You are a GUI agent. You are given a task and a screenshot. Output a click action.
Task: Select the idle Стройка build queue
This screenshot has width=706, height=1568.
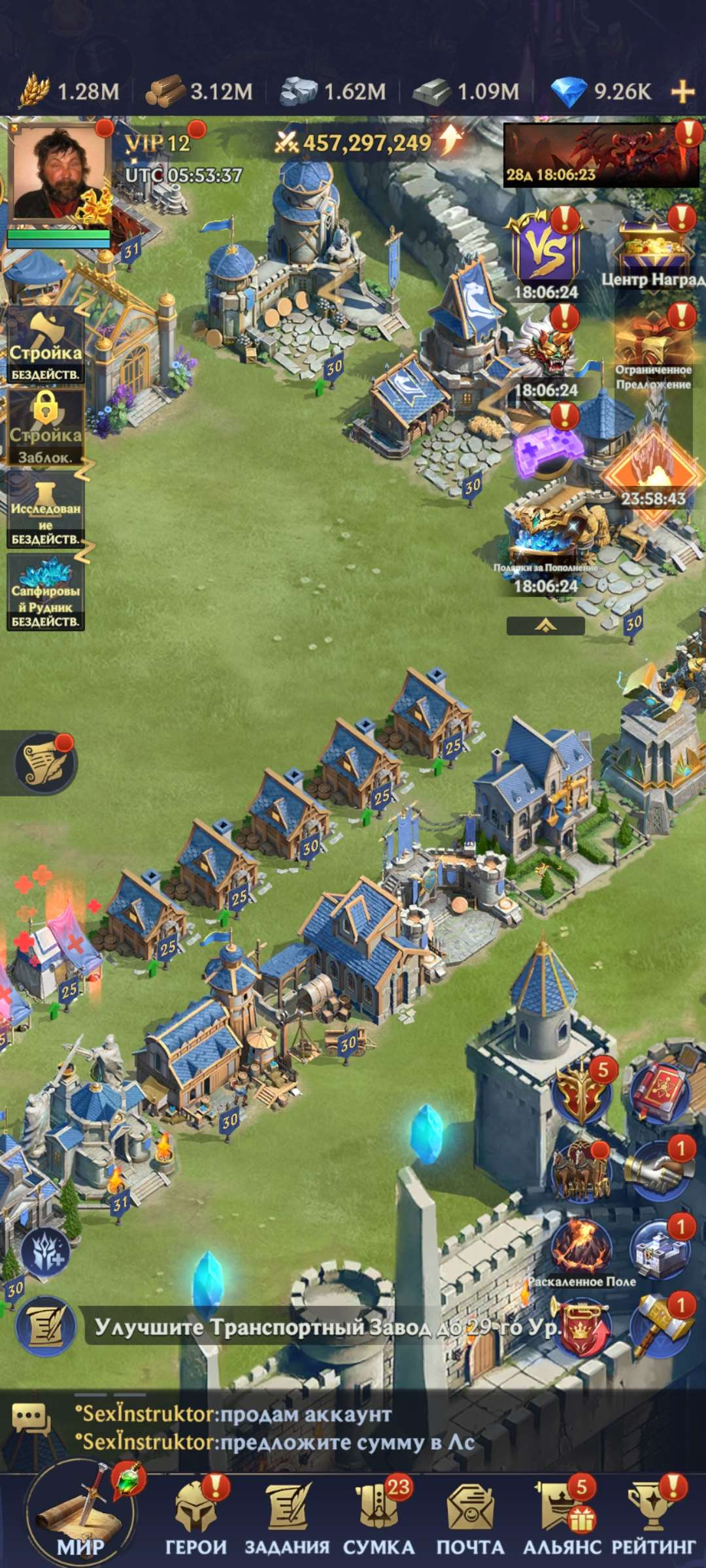tap(45, 346)
